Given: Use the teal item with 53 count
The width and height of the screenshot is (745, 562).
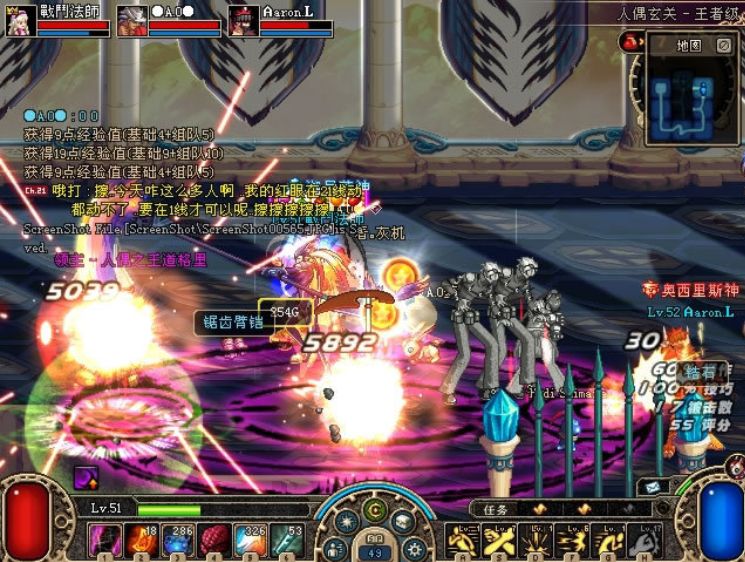Looking at the screenshot, I should pos(285,540).
